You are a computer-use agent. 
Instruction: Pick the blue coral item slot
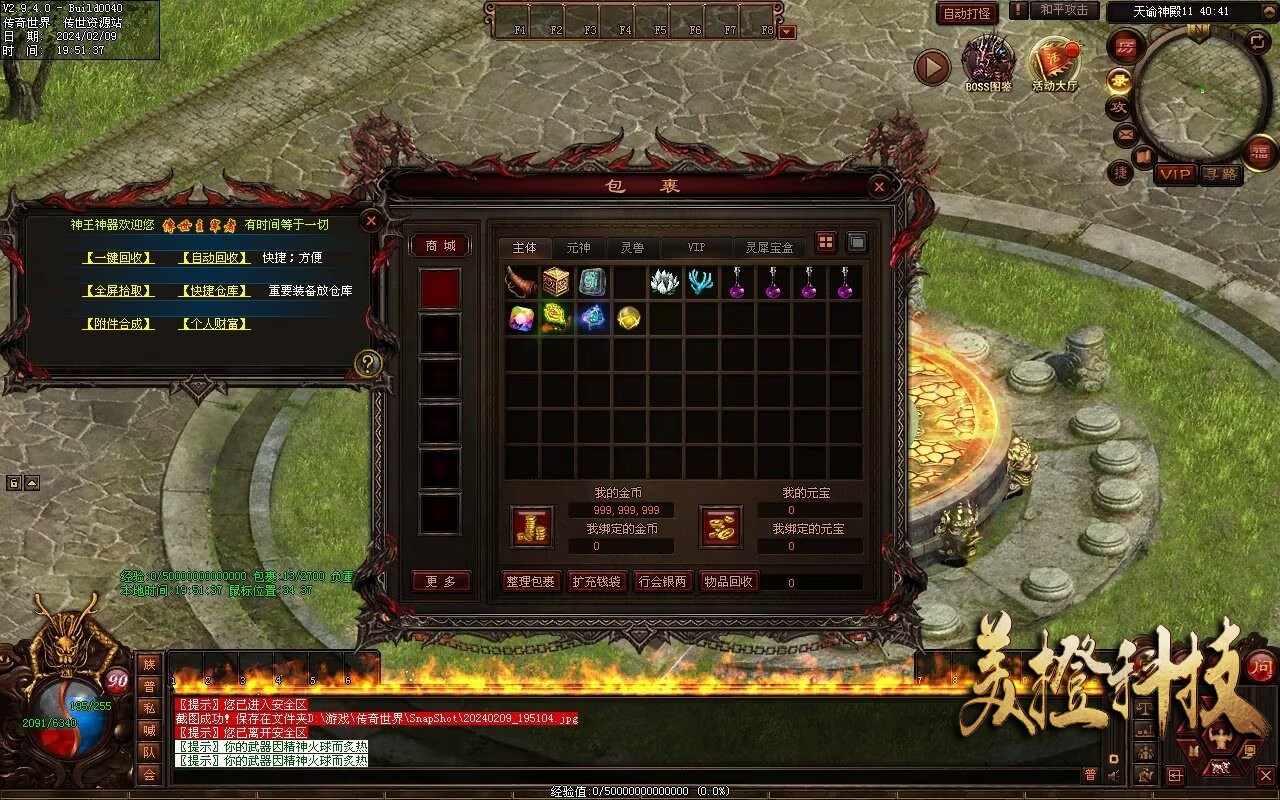click(701, 282)
